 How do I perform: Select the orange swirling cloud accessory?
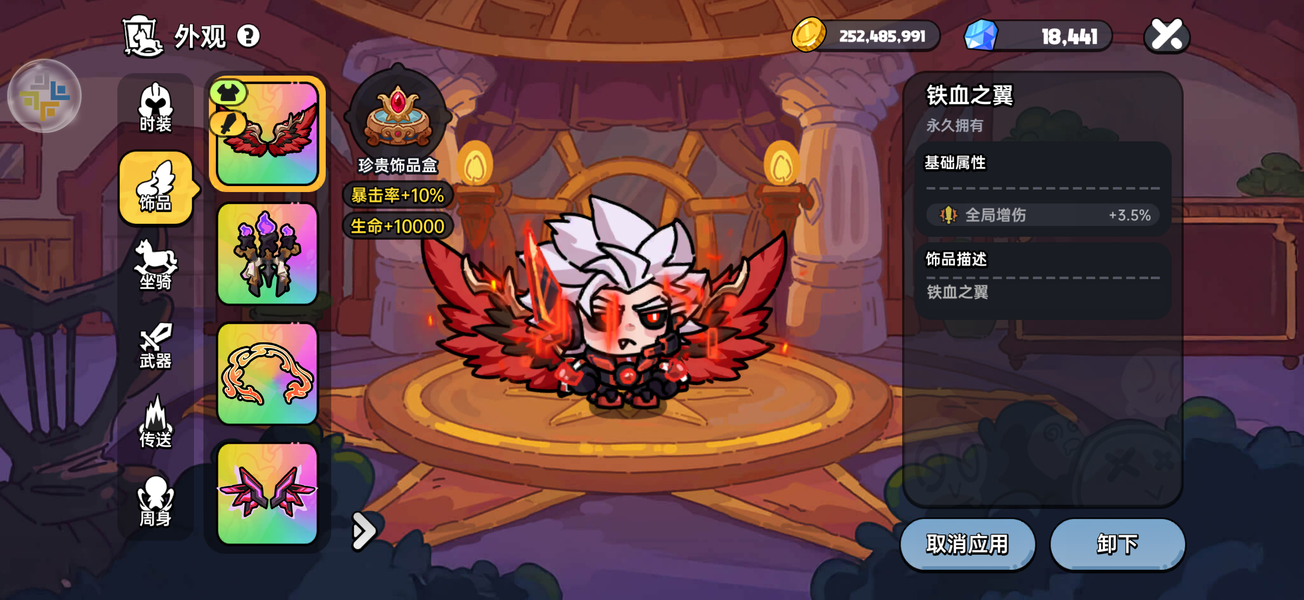pos(267,374)
